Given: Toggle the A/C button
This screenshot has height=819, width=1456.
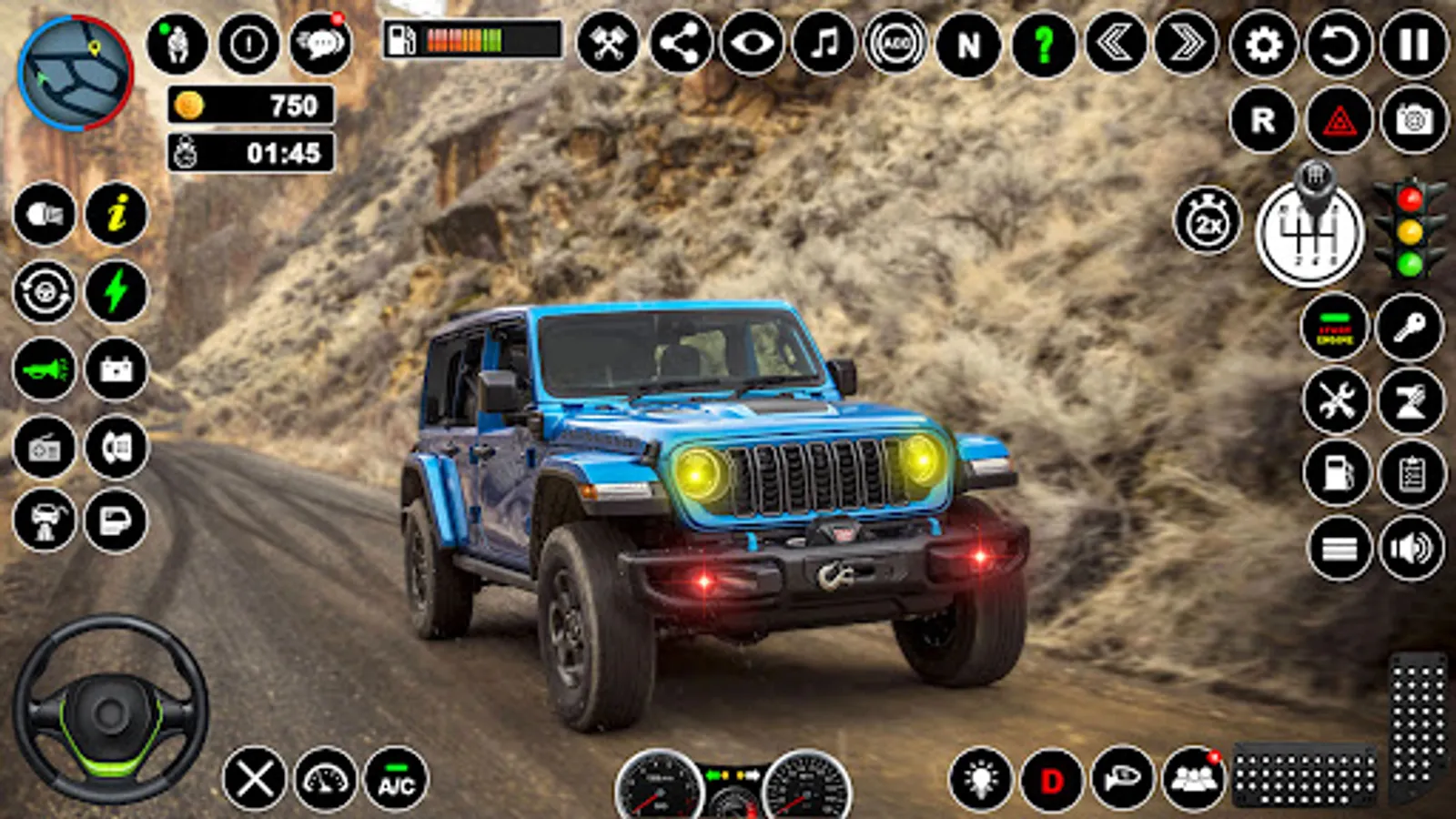Looking at the screenshot, I should coord(396,780).
